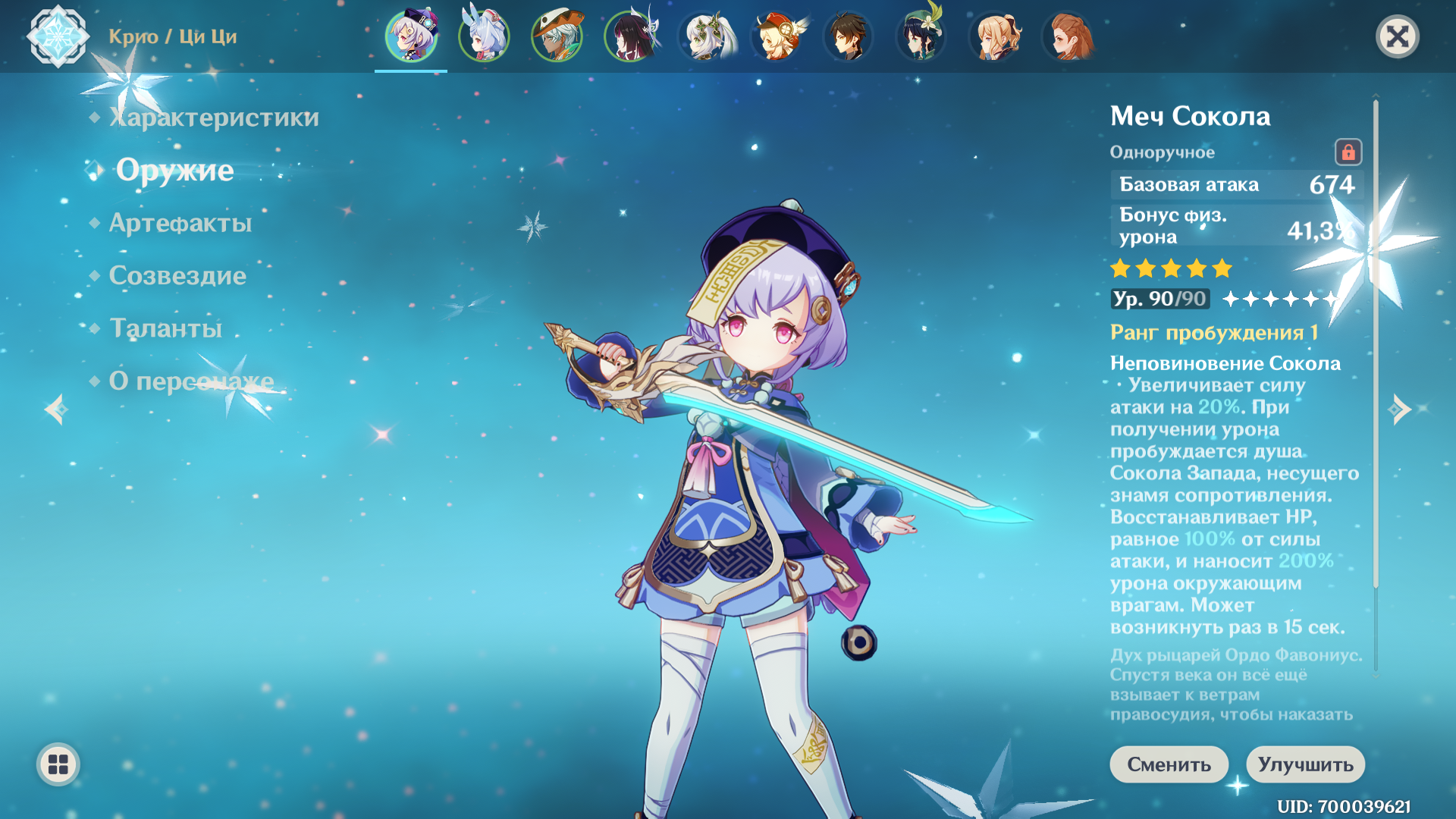Pick Nahida's white-and-green hair portrait
This screenshot has height=819, width=1456.
coord(704,36)
